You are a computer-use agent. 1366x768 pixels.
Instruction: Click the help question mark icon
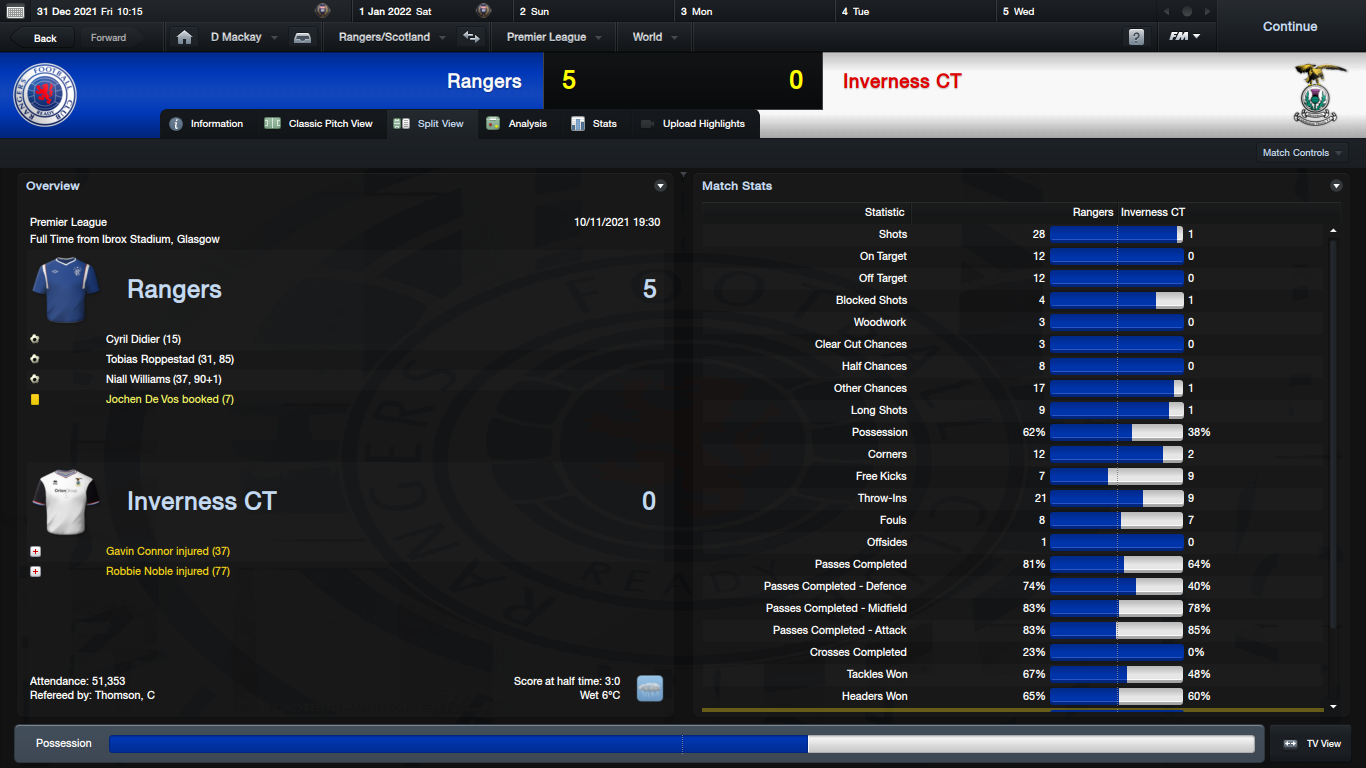coord(1136,37)
